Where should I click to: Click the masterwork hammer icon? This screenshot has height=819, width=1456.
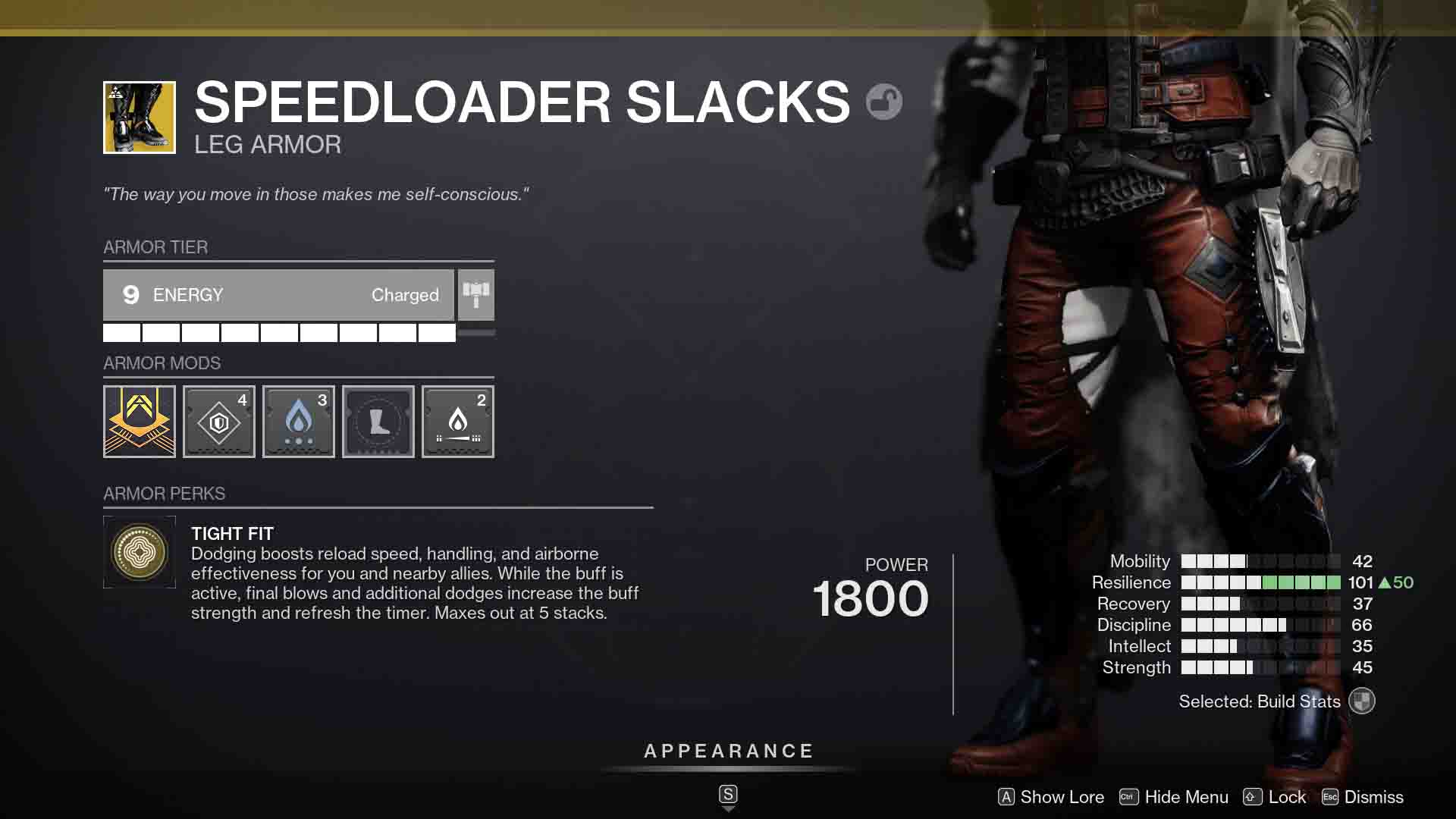[x=475, y=295]
